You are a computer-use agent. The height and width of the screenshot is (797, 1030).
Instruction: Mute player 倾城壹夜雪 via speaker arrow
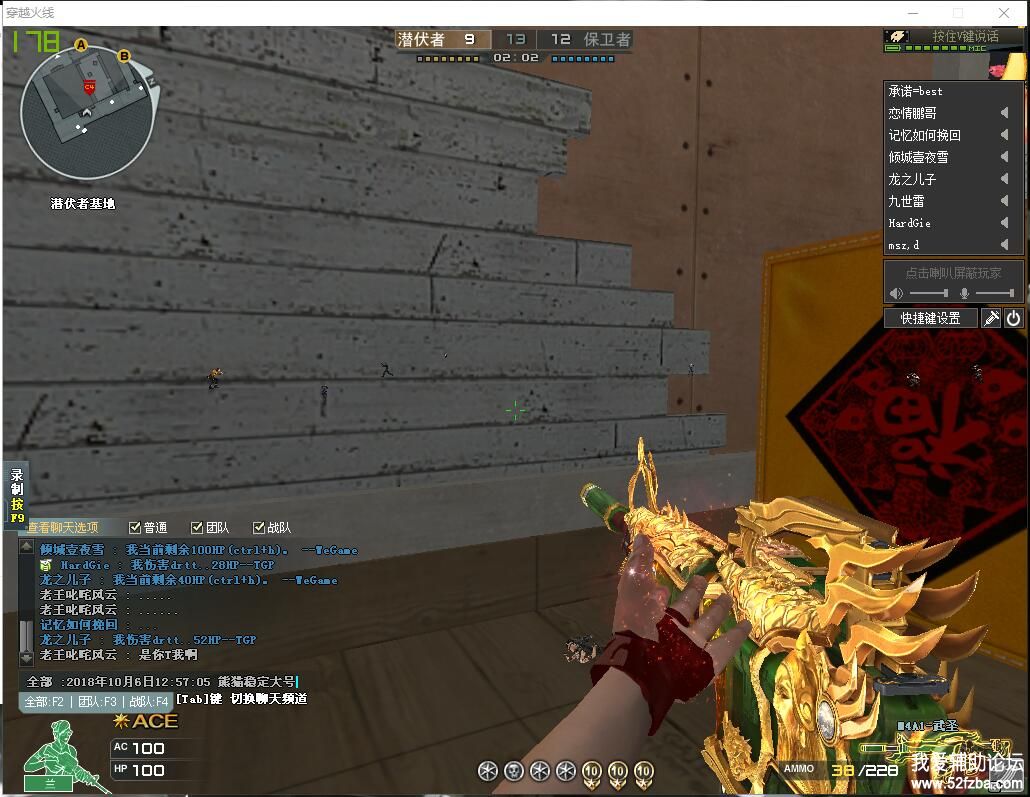point(1004,157)
